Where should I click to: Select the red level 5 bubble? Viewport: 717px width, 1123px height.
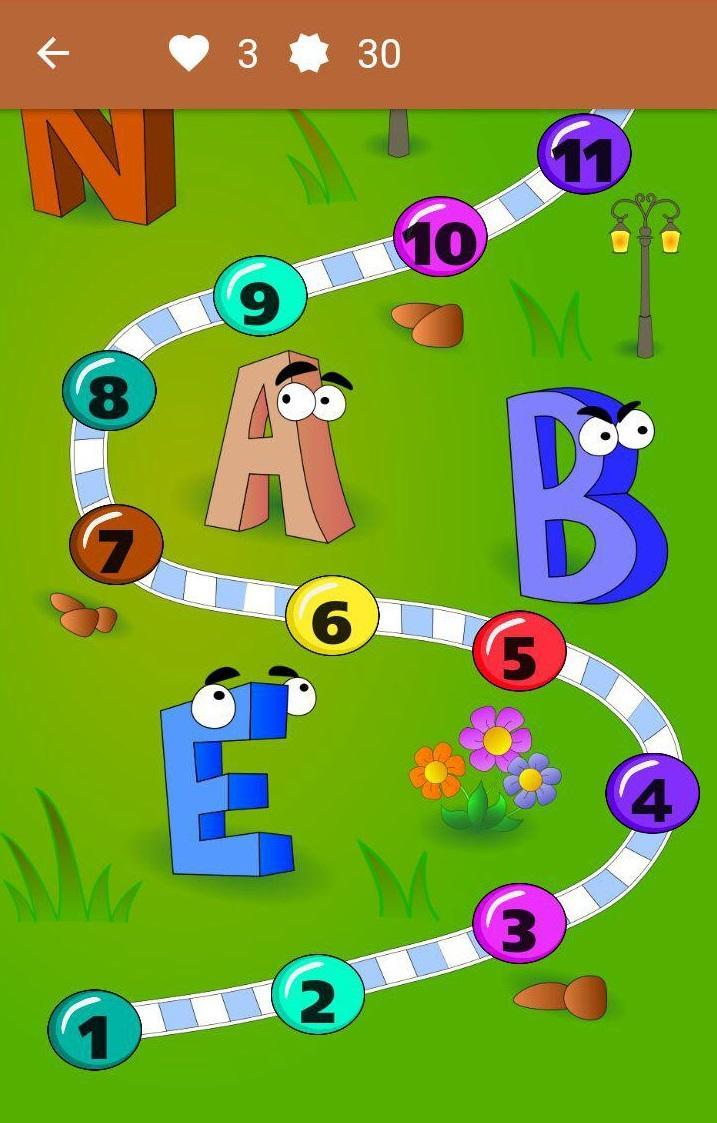[x=519, y=651]
